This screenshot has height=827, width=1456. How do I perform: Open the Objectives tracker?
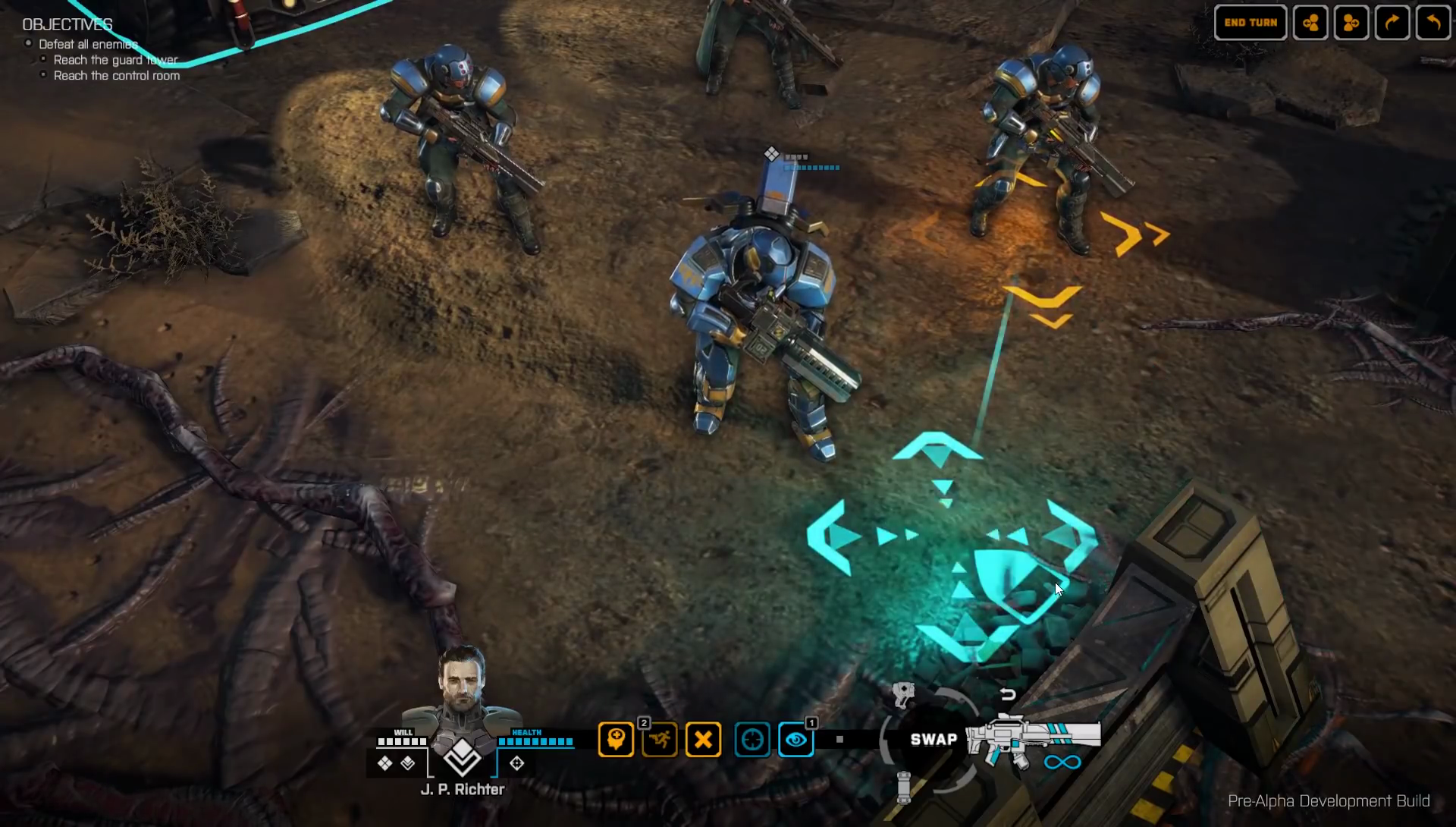point(67,24)
